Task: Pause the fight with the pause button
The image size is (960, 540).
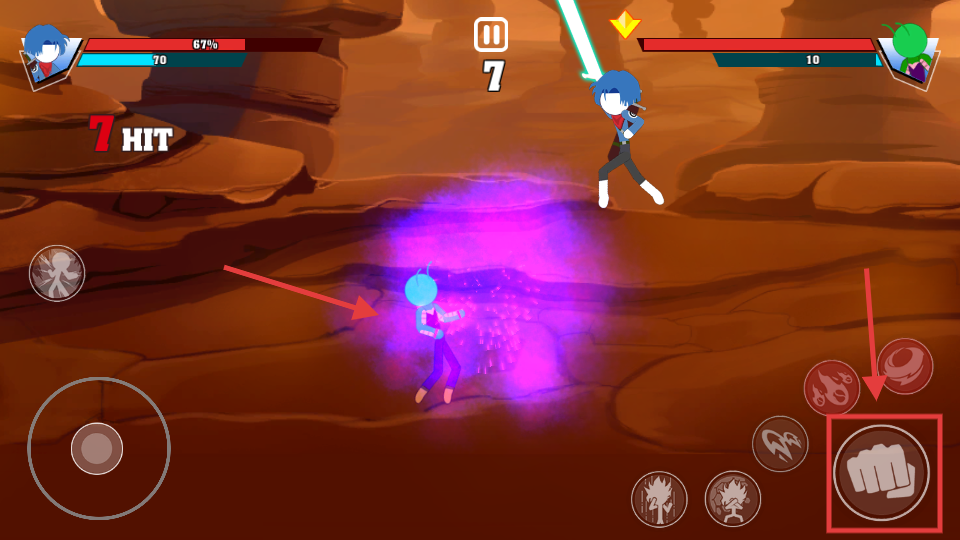Action: [491, 35]
